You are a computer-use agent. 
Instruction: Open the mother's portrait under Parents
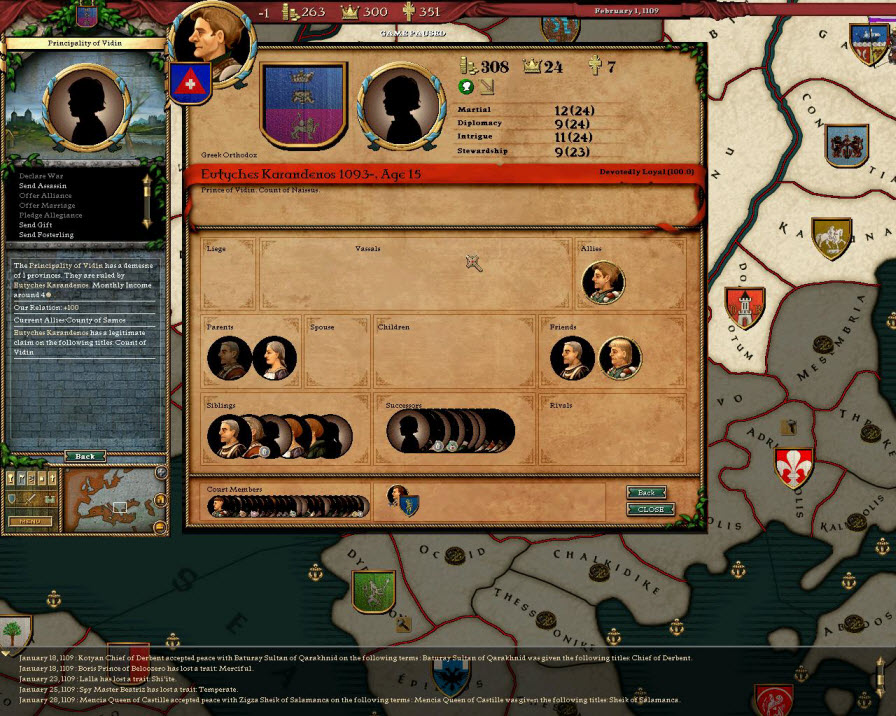[274, 358]
